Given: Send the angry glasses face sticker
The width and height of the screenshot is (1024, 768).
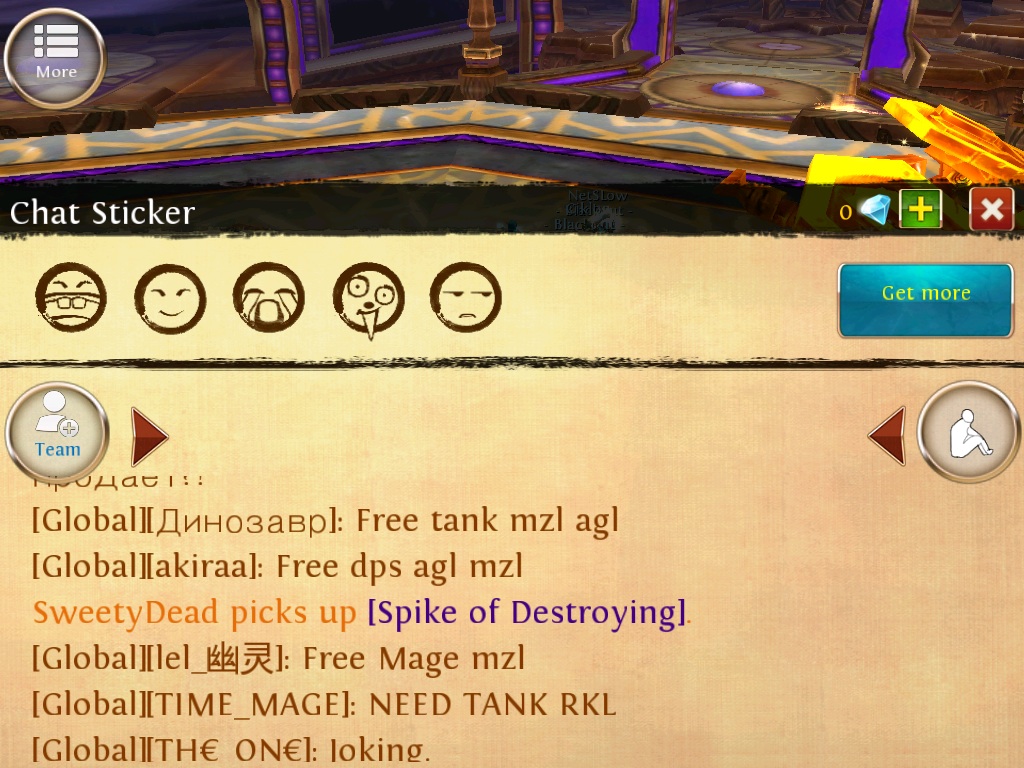Looking at the screenshot, I should pos(70,298).
